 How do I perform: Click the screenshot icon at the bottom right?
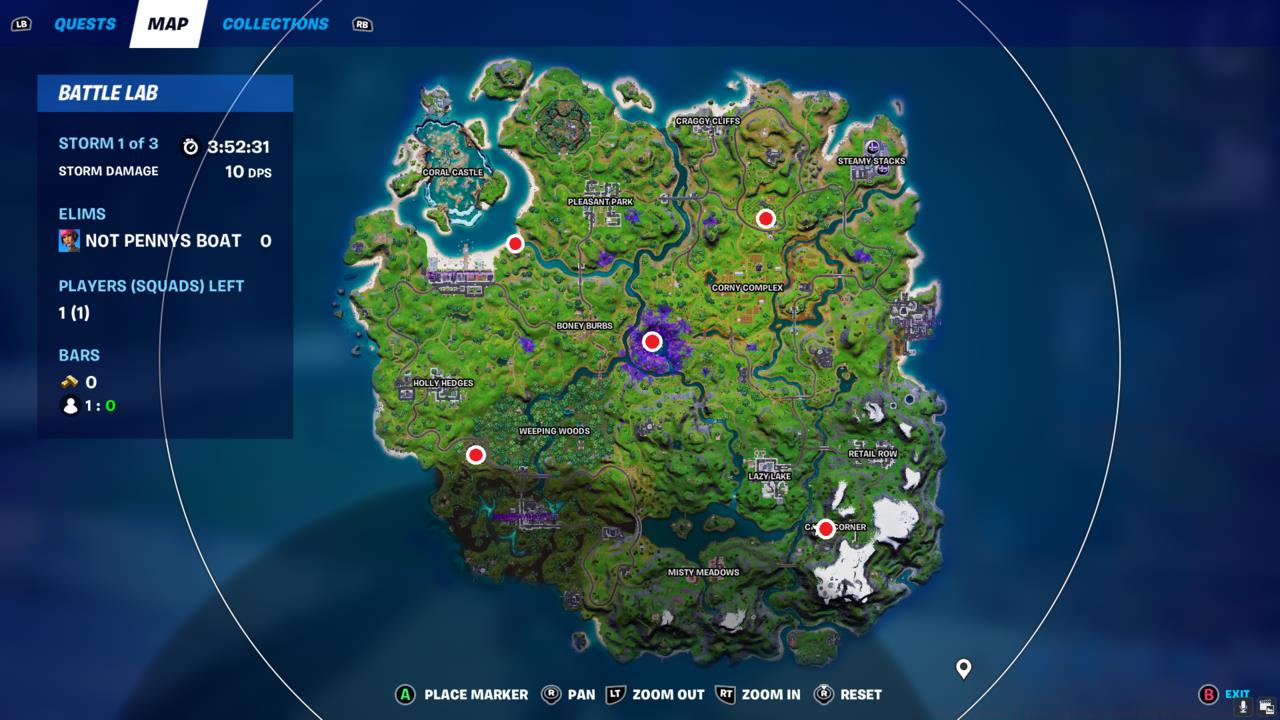click(x=1266, y=707)
